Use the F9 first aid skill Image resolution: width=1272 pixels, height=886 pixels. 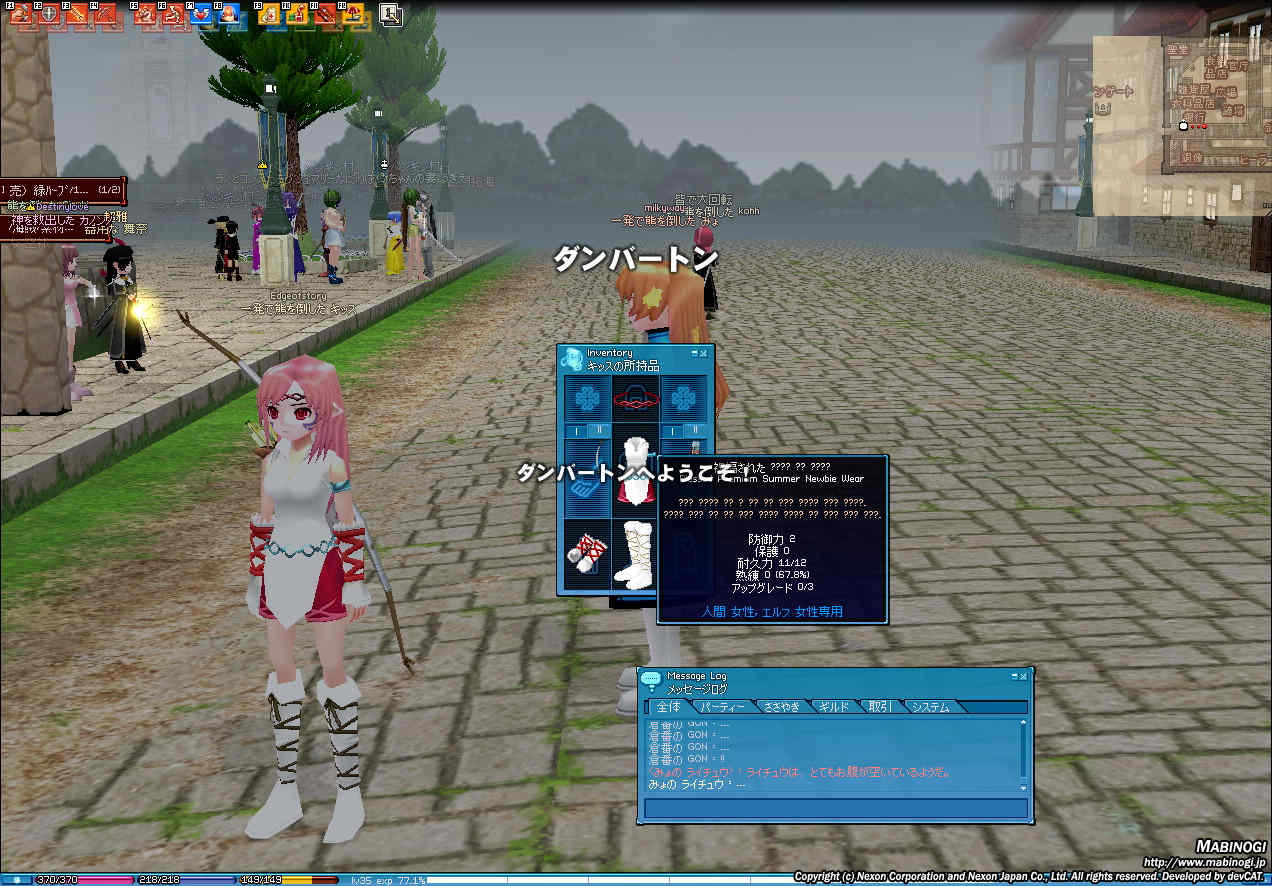[x=268, y=15]
